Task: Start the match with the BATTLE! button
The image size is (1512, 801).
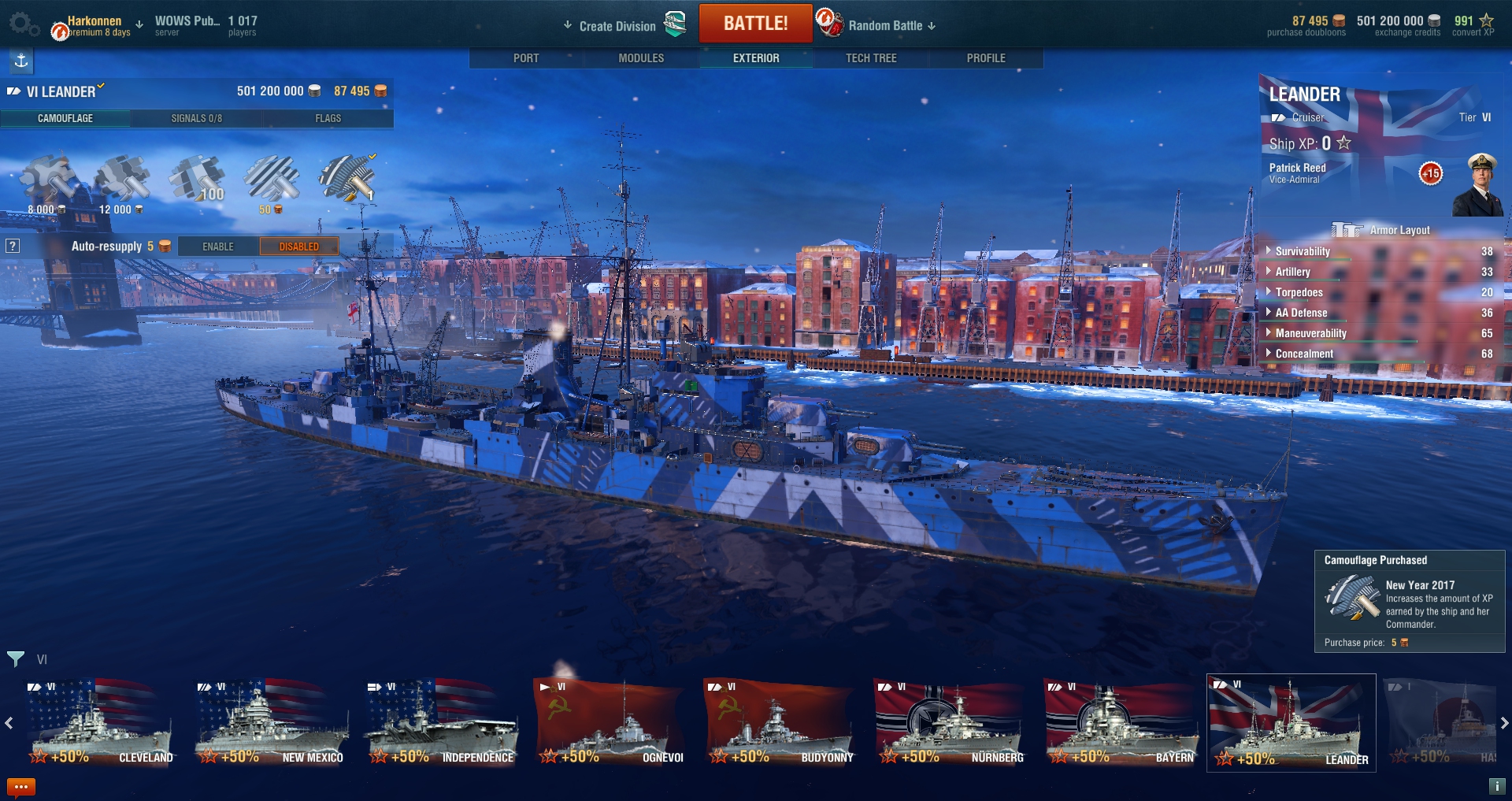Action: coord(755,24)
